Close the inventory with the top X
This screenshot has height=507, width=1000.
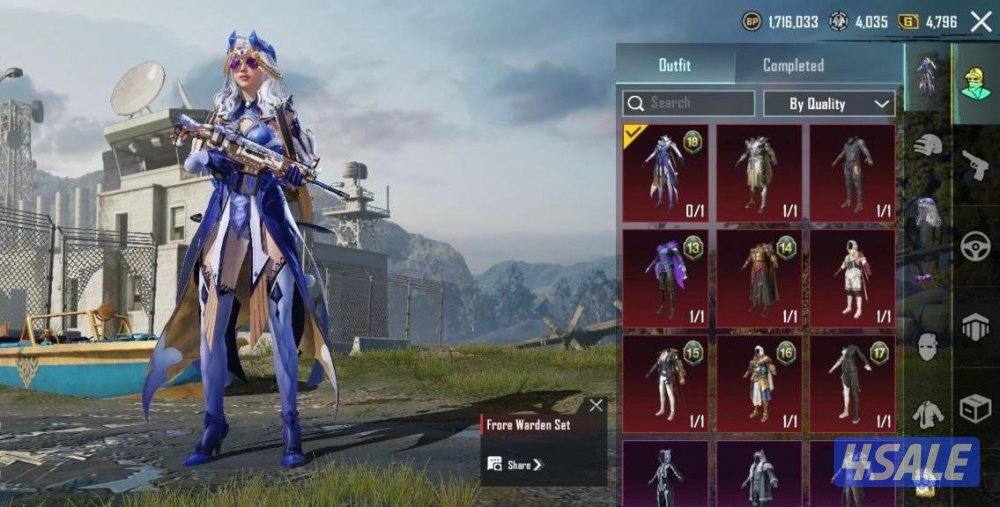[x=980, y=22]
